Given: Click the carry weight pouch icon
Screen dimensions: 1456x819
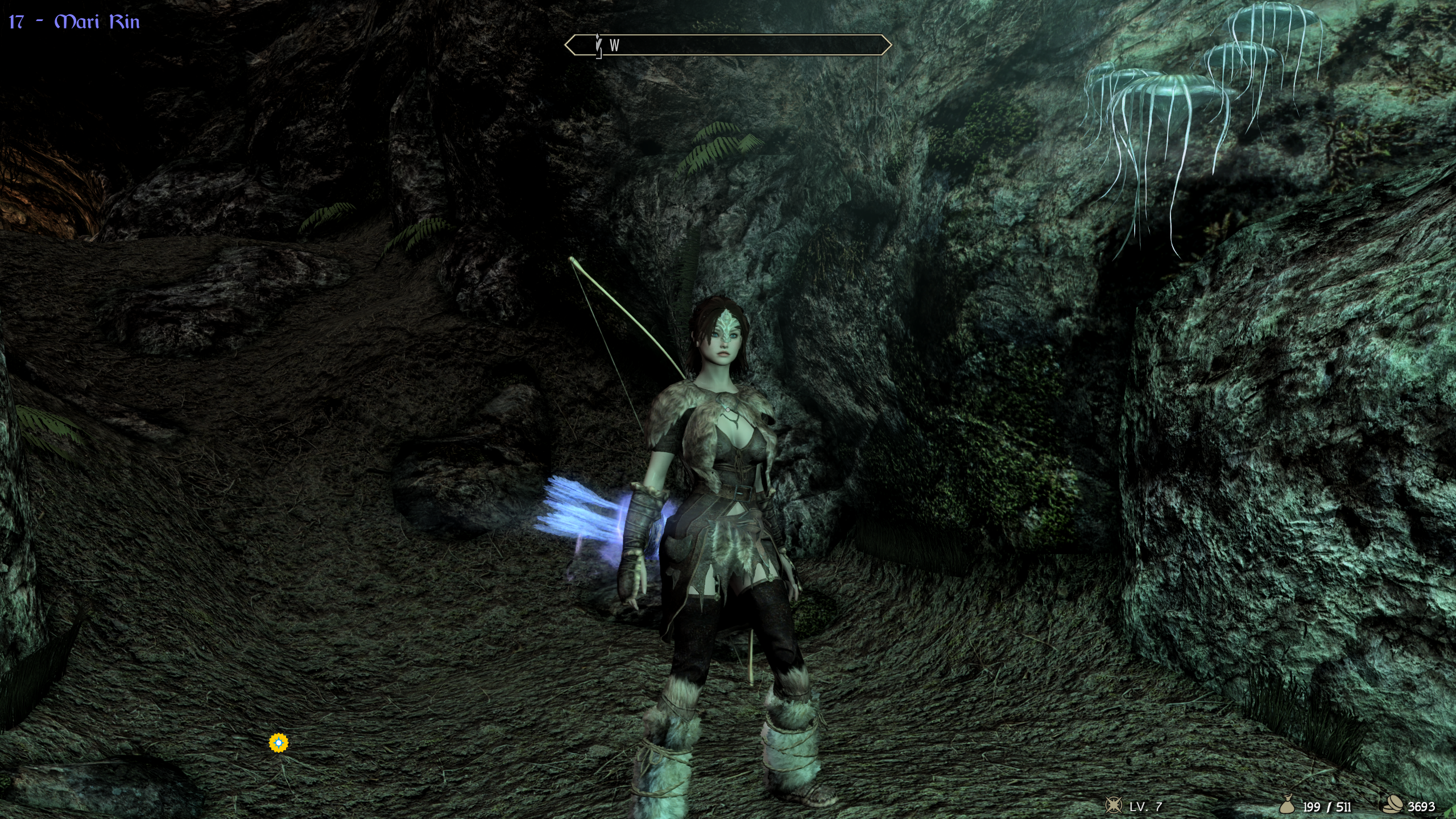Looking at the screenshot, I should click(x=1287, y=805).
